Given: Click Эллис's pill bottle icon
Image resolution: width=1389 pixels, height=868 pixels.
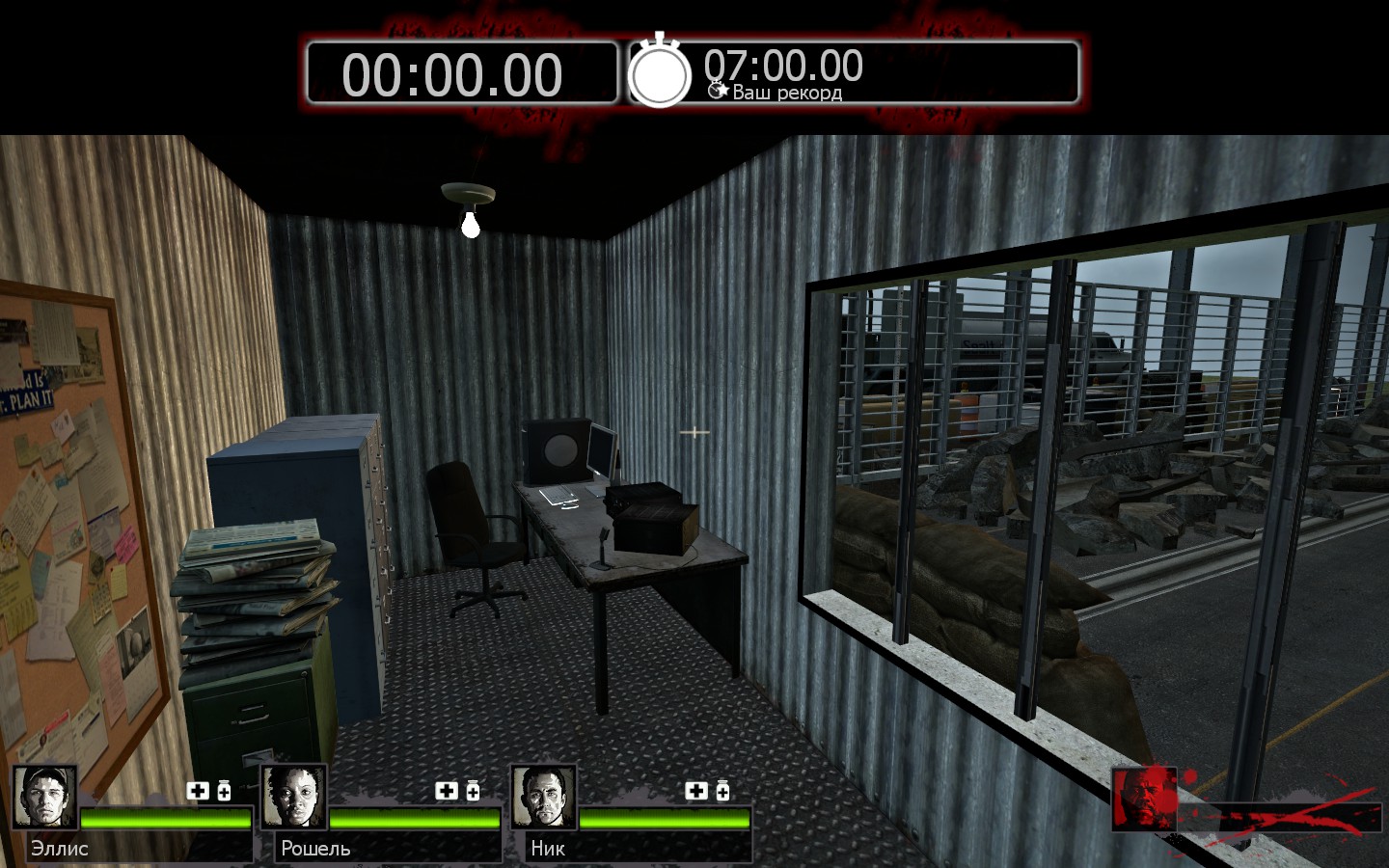Looking at the screenshot, I should coord(224,791).
